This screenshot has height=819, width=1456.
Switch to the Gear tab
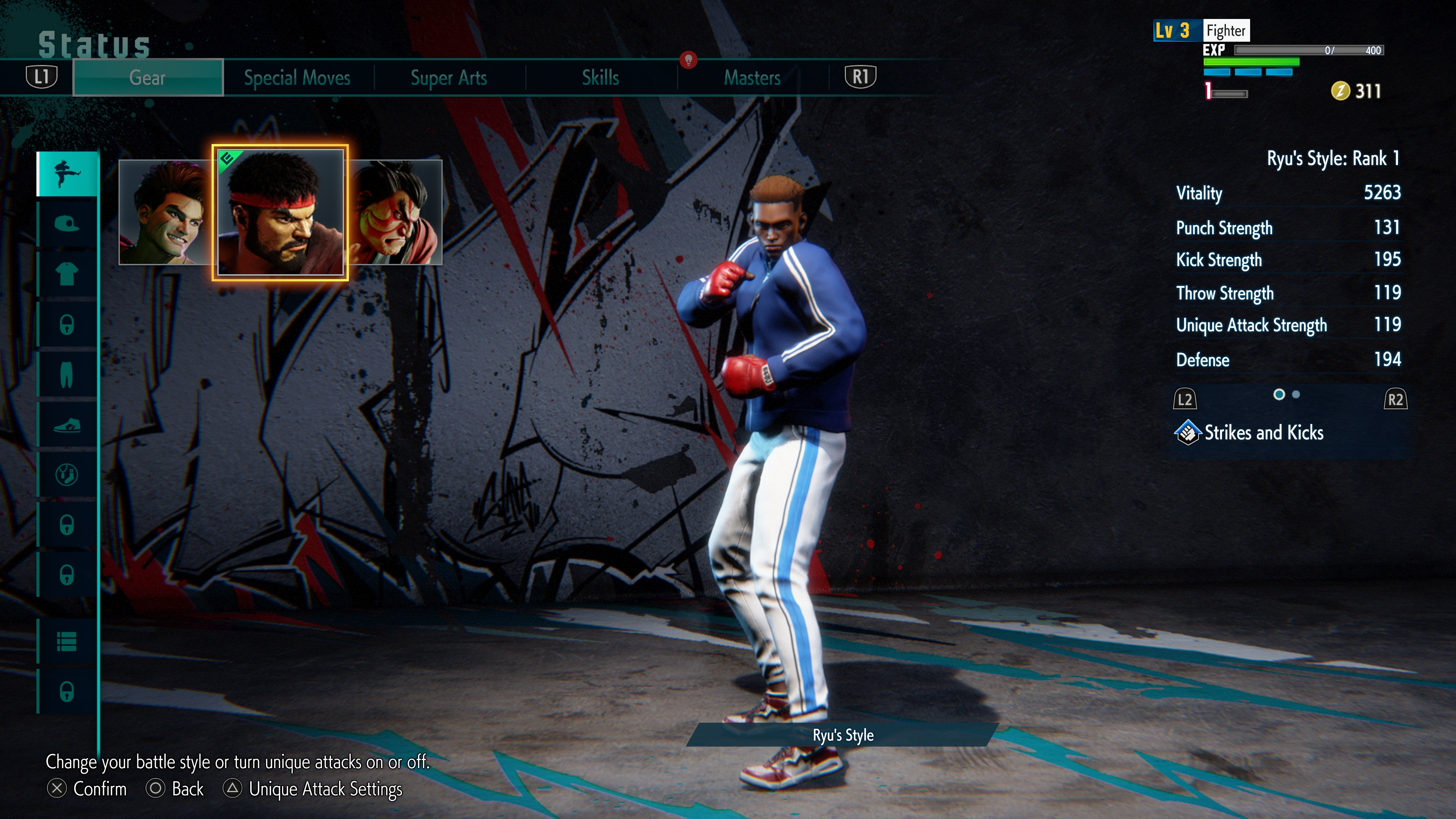[147, 77]
